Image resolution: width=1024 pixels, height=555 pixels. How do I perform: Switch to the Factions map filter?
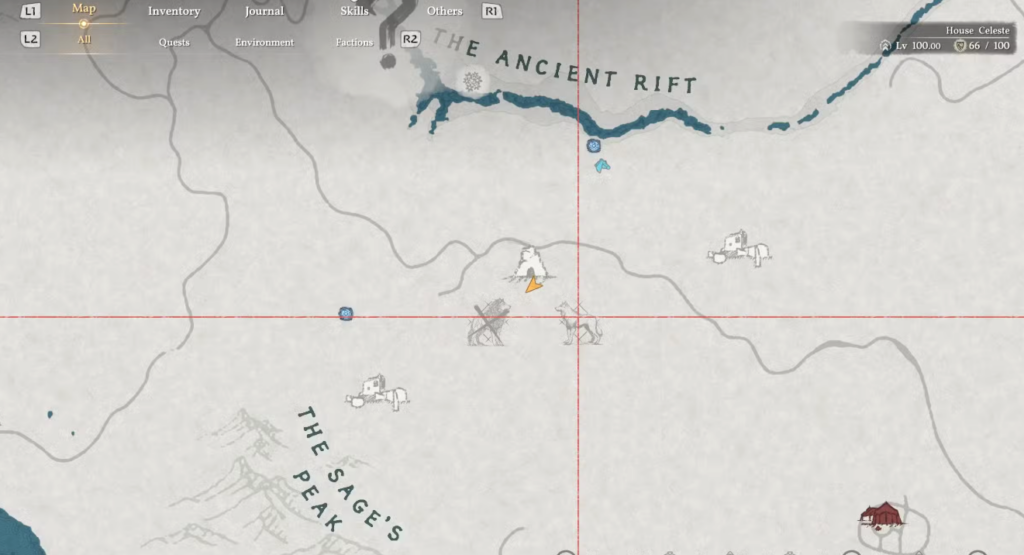354,42
